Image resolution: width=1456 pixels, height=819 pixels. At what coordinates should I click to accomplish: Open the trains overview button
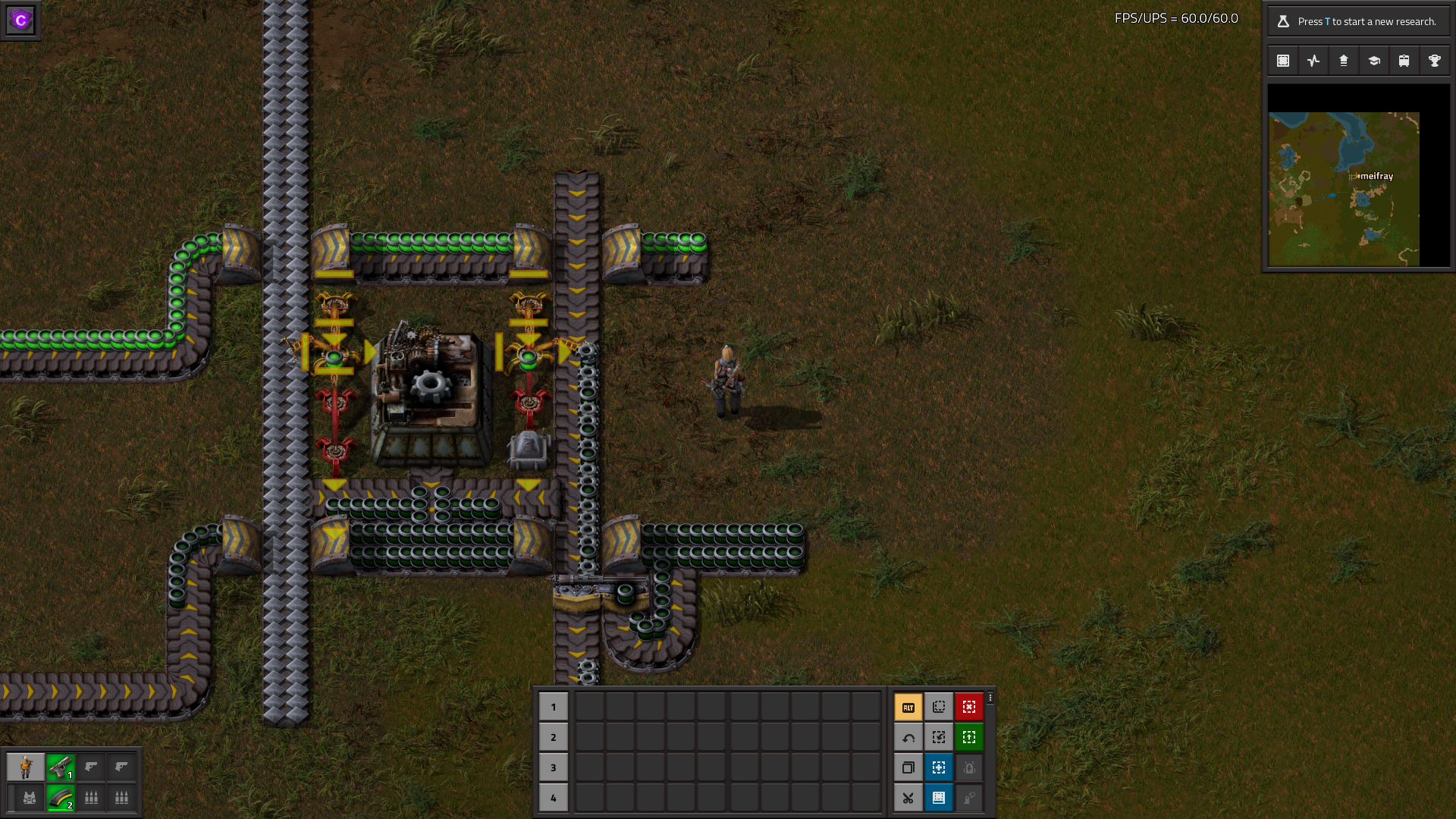pos(1404,61)
